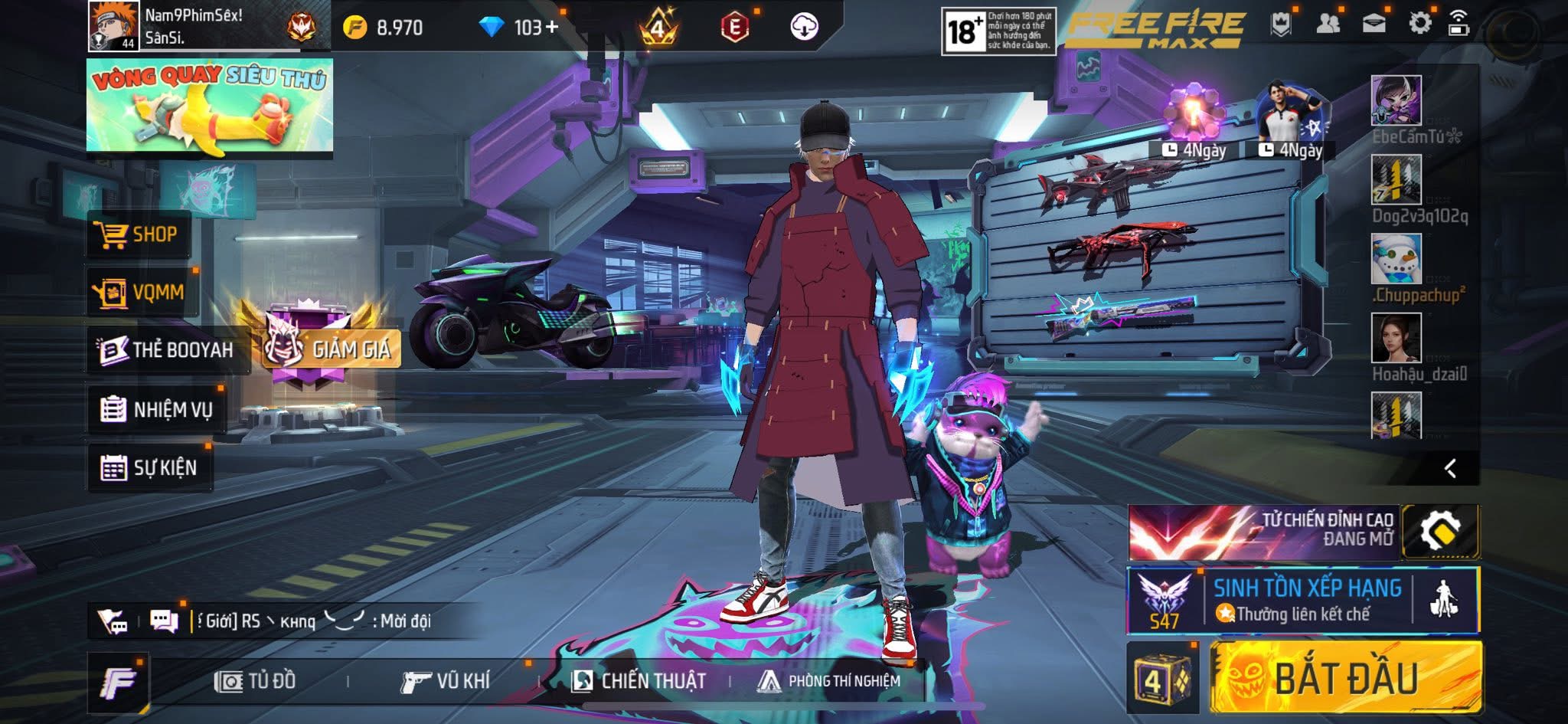Open the SHOP menu
The height and width of the screenshot is (724, 1568).
click(138, 234)
